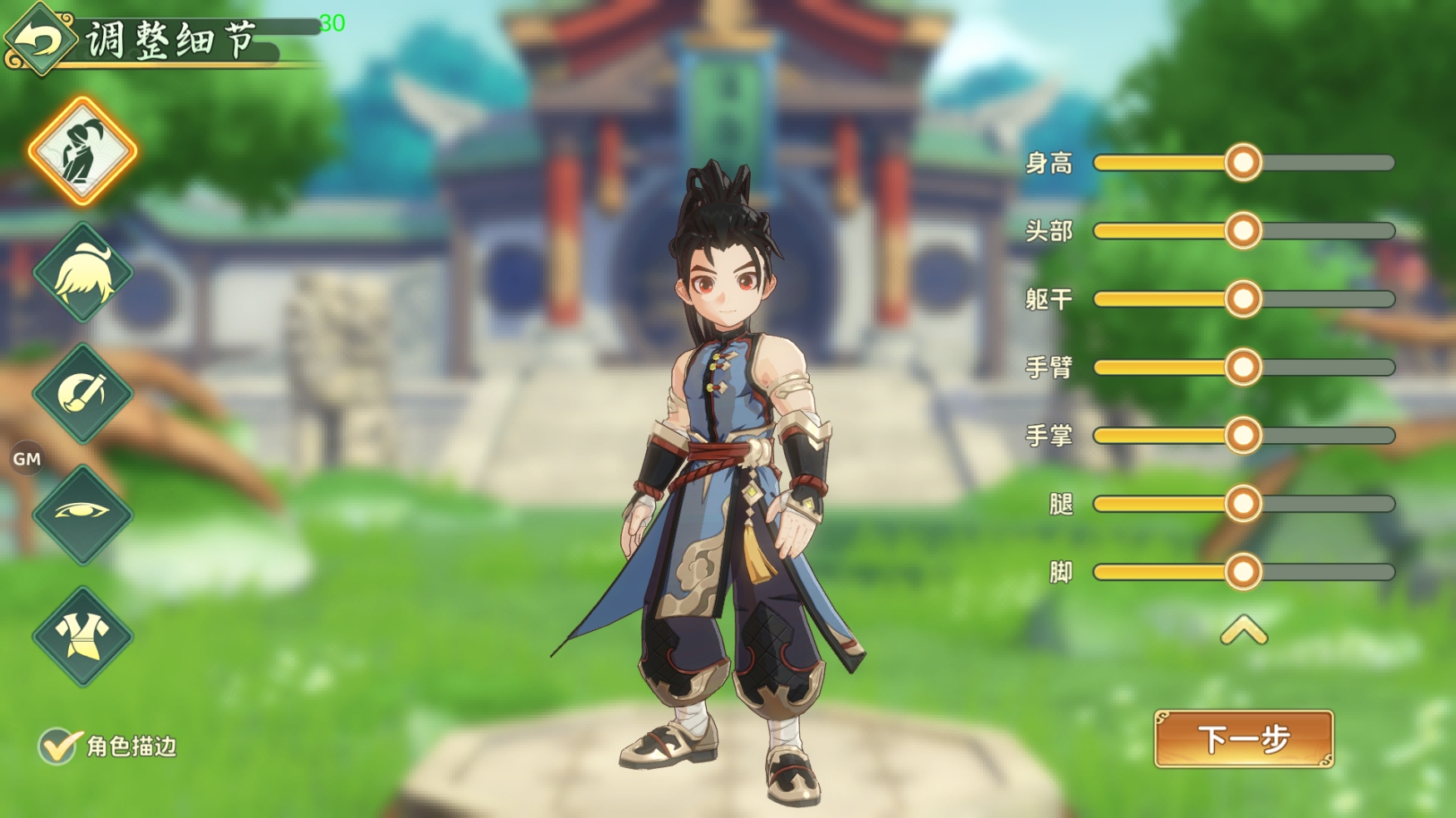Screen dimensions: 1456x818
Task: Select the highlighted body adjustment category icon
Action: (81, 150)
